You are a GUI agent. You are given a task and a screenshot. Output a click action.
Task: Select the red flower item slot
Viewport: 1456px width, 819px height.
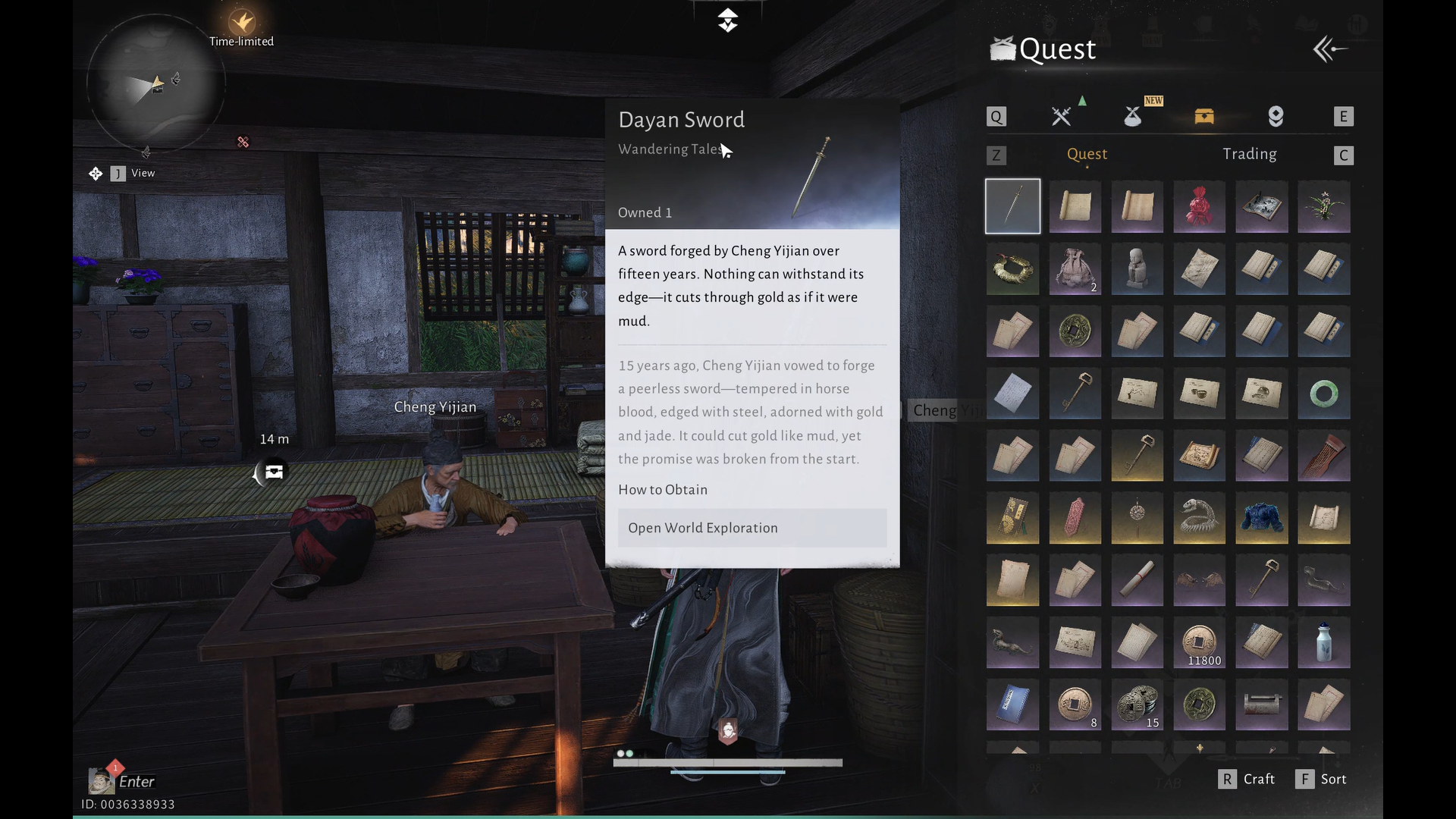(x=1199, y=206)
